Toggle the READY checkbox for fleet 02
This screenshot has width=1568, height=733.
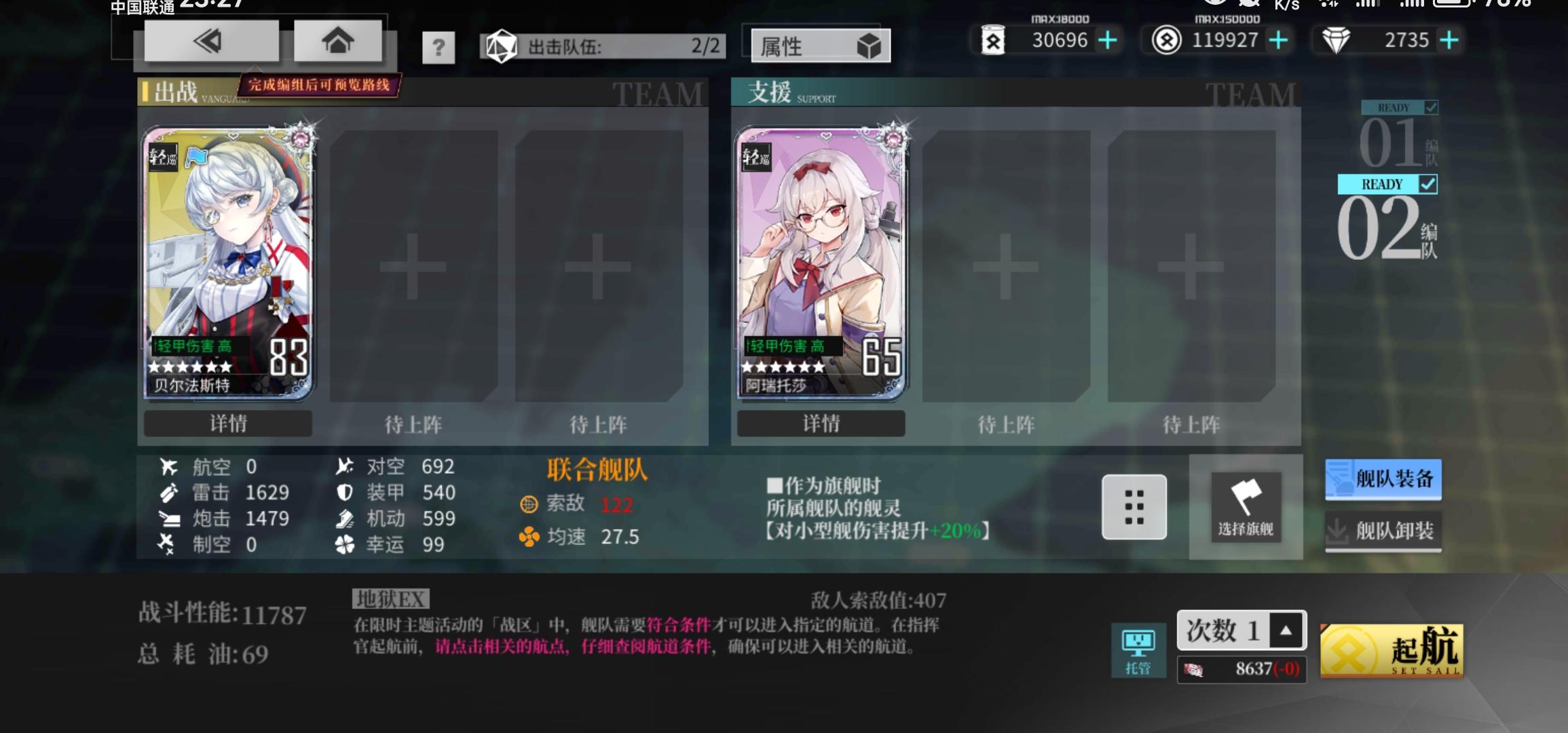click(1430, 184)
